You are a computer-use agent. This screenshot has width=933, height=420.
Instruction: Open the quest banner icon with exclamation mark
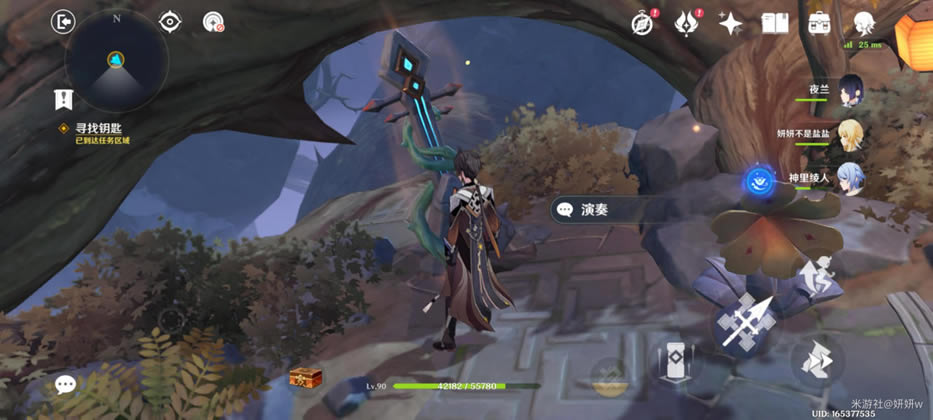tap(62, 99)
